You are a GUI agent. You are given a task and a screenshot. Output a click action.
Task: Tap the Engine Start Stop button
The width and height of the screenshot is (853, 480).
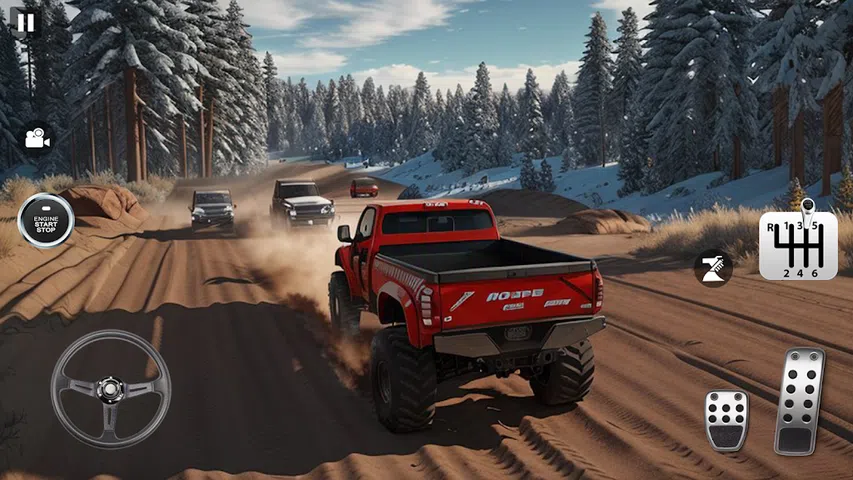46,220
